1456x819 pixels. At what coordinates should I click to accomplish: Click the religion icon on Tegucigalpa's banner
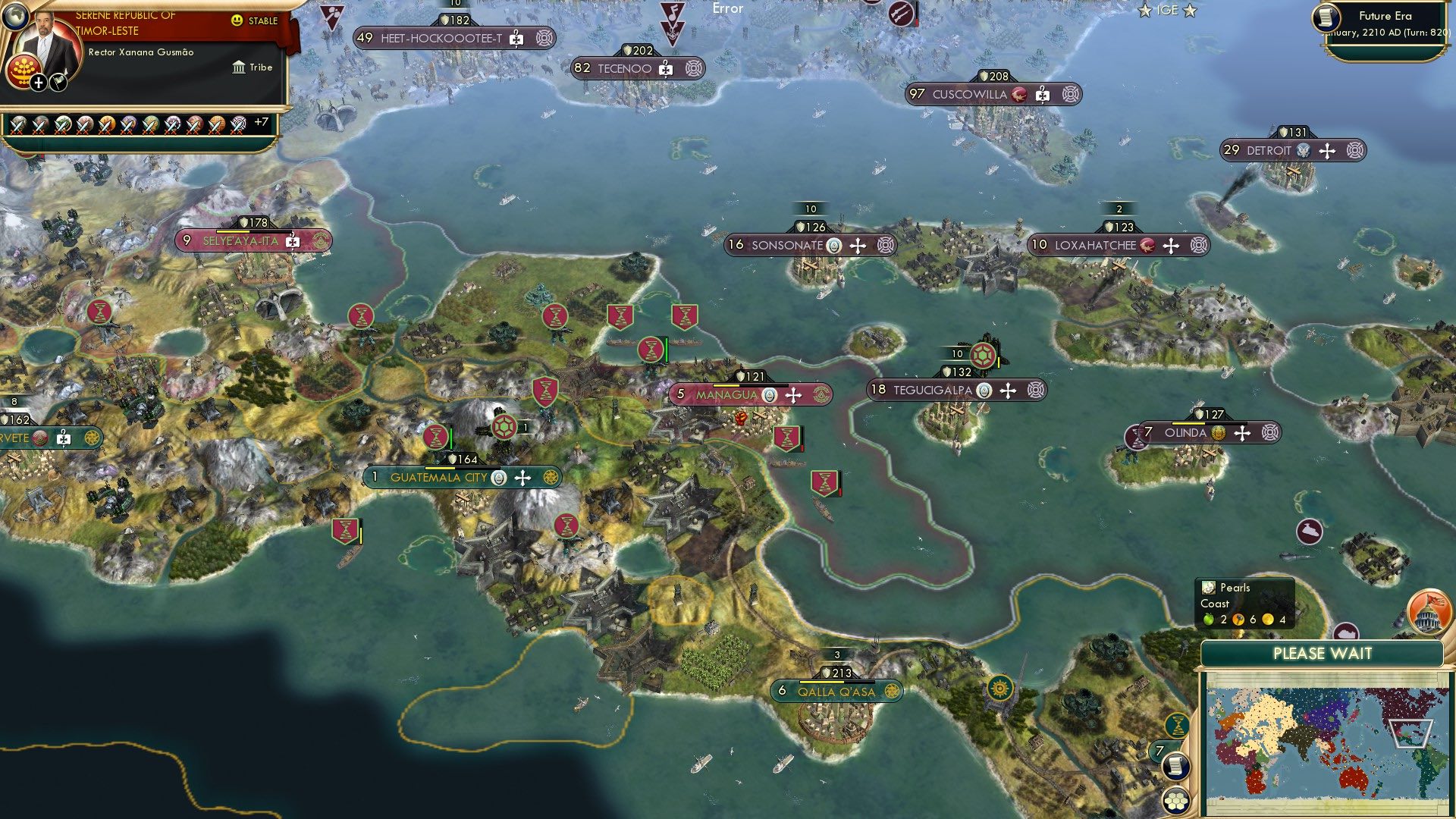[x=983, y=391]
